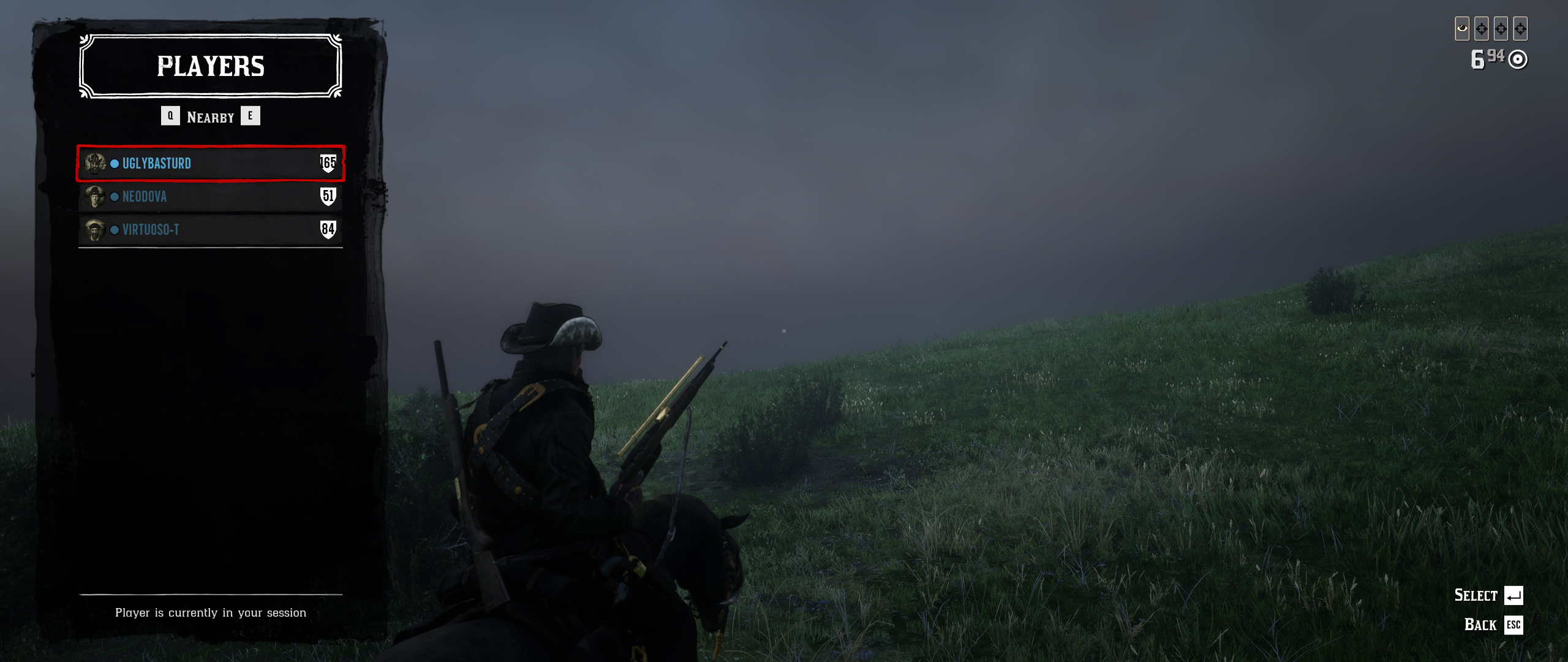Open the VIRTUOSO-T player entry

[x=210, y=230]
